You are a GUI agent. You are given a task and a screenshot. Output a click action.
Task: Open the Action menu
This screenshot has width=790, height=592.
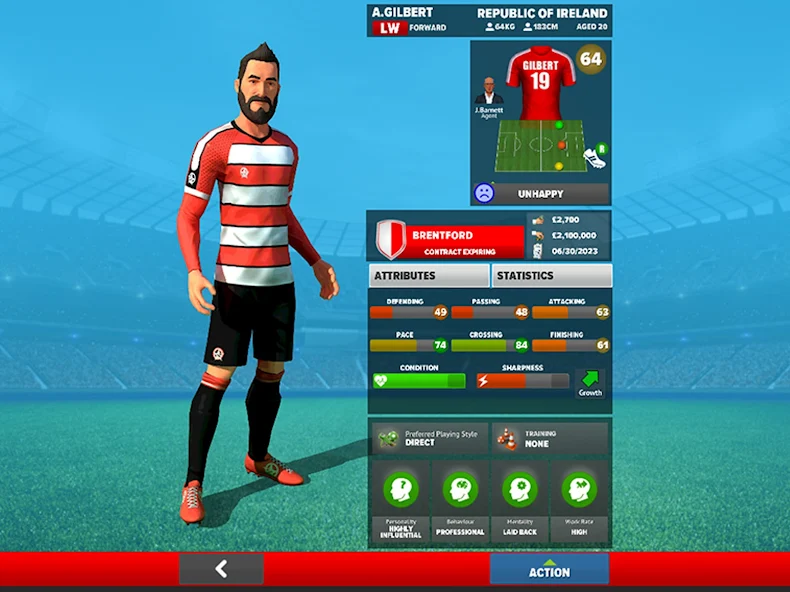[549, 569]
